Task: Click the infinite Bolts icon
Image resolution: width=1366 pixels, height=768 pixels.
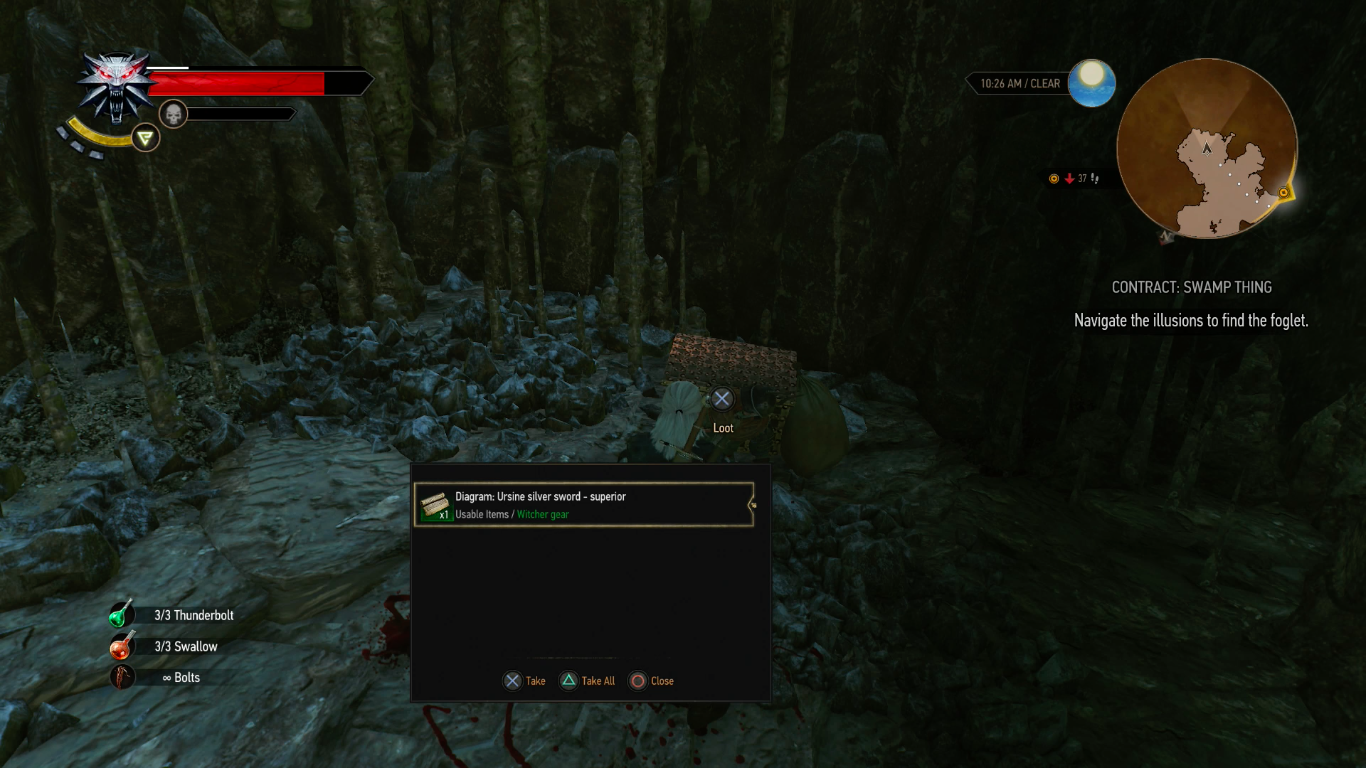Action: point(120,677)
